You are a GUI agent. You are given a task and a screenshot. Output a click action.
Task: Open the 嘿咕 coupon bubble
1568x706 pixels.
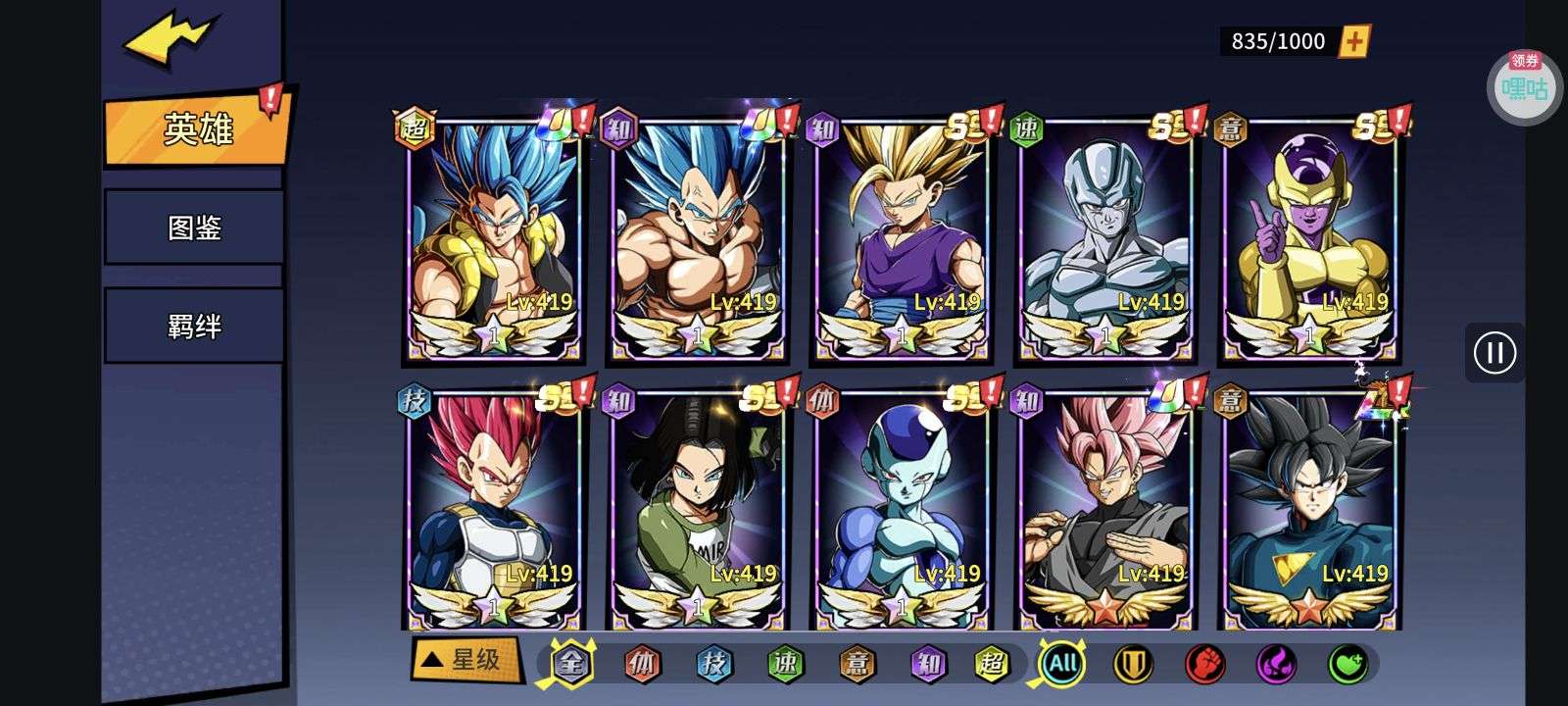1525,88
